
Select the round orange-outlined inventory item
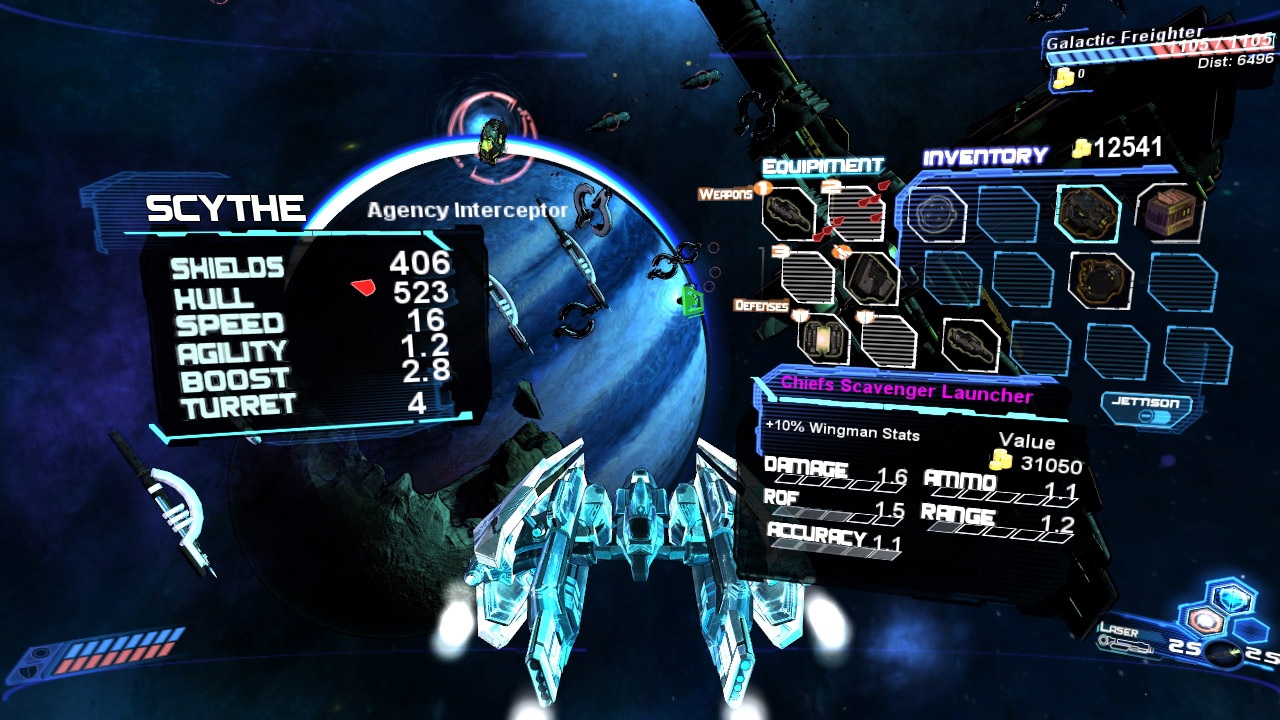[x=1100, y=279]
